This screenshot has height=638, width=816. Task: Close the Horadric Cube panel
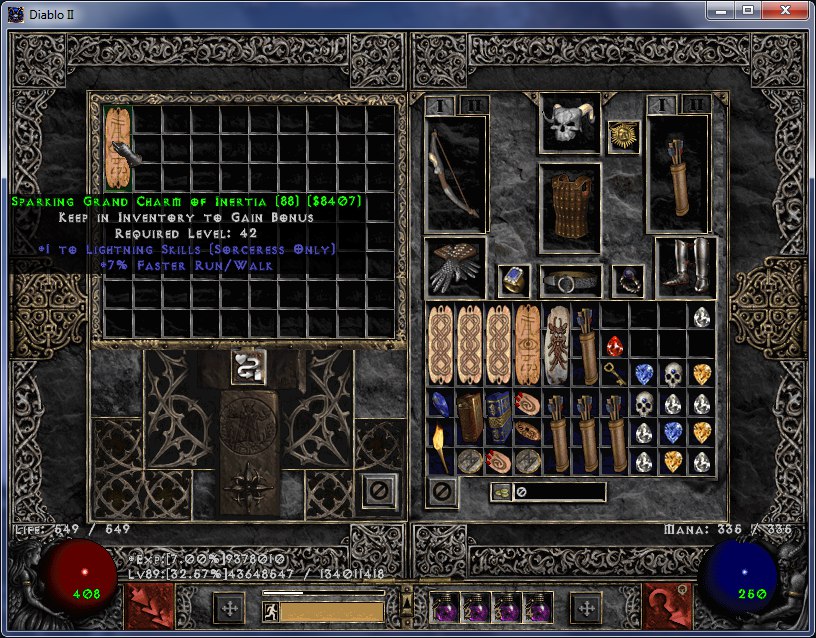pos(379,490)
